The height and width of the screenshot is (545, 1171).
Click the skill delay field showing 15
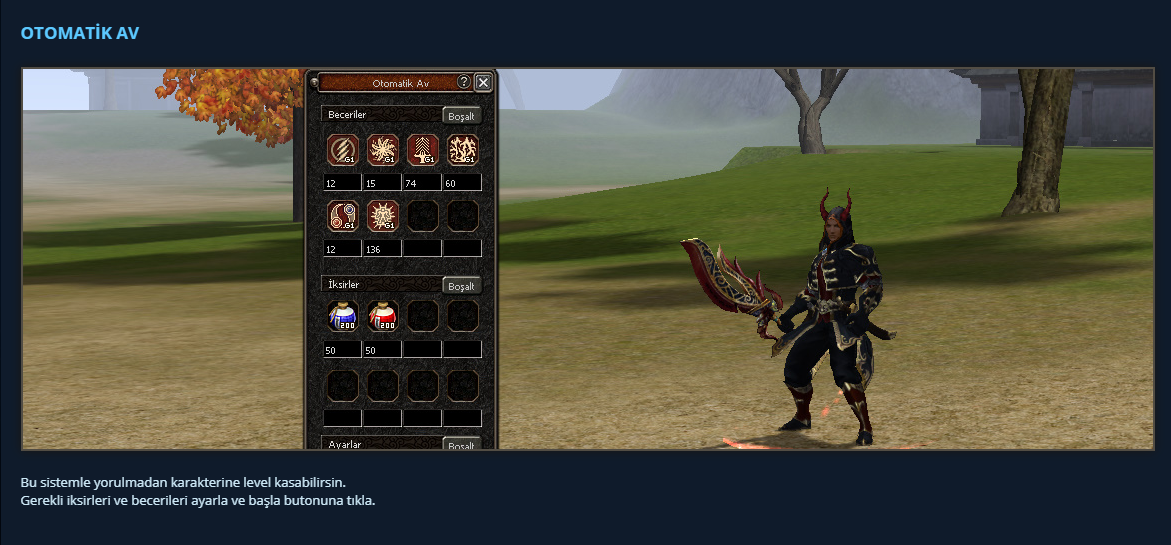click(x=382, y=183)
